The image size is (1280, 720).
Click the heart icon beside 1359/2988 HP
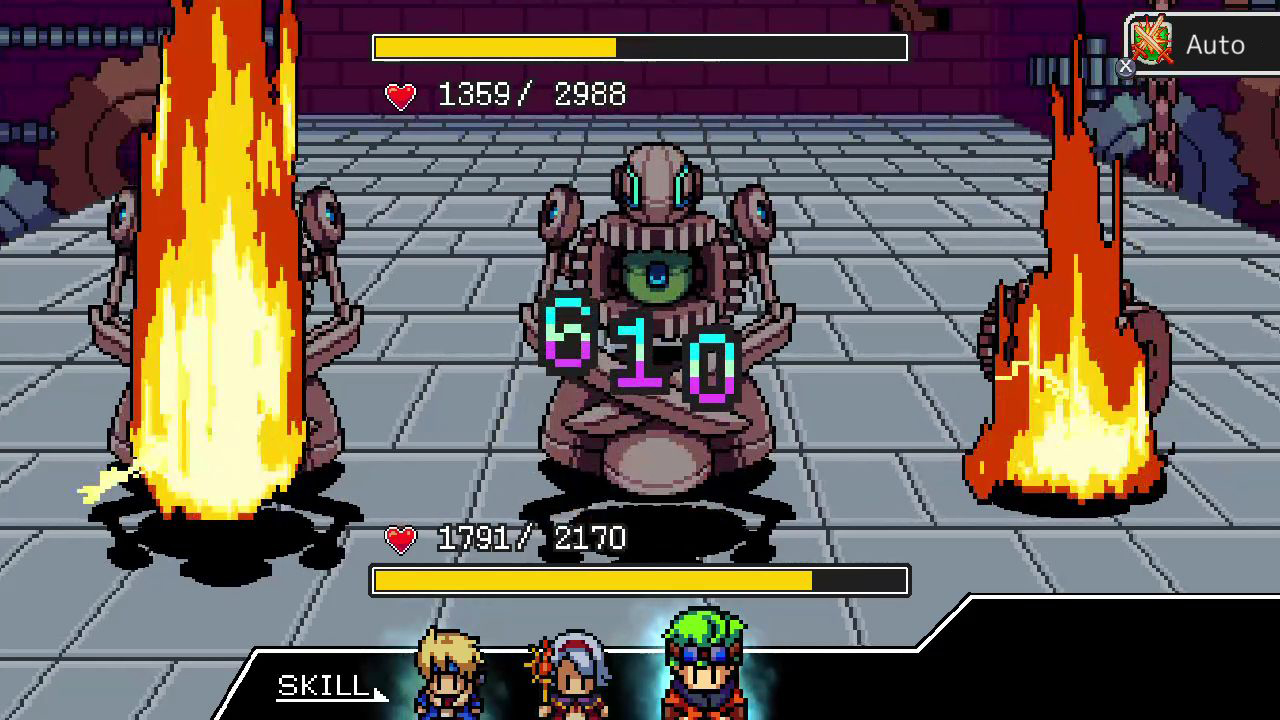coord(399,96)
